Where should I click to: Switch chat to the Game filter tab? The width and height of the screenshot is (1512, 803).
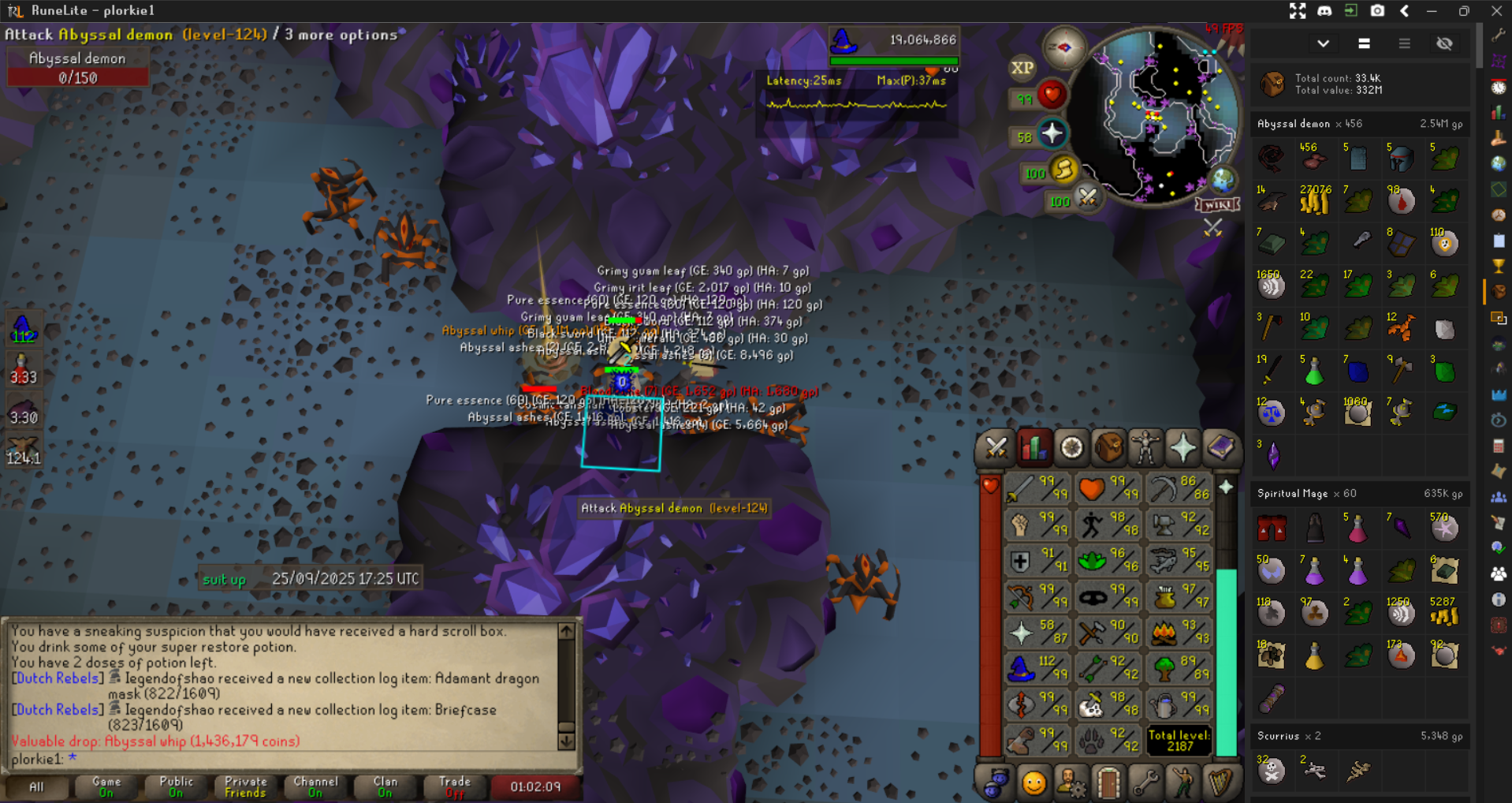(106, 786)
